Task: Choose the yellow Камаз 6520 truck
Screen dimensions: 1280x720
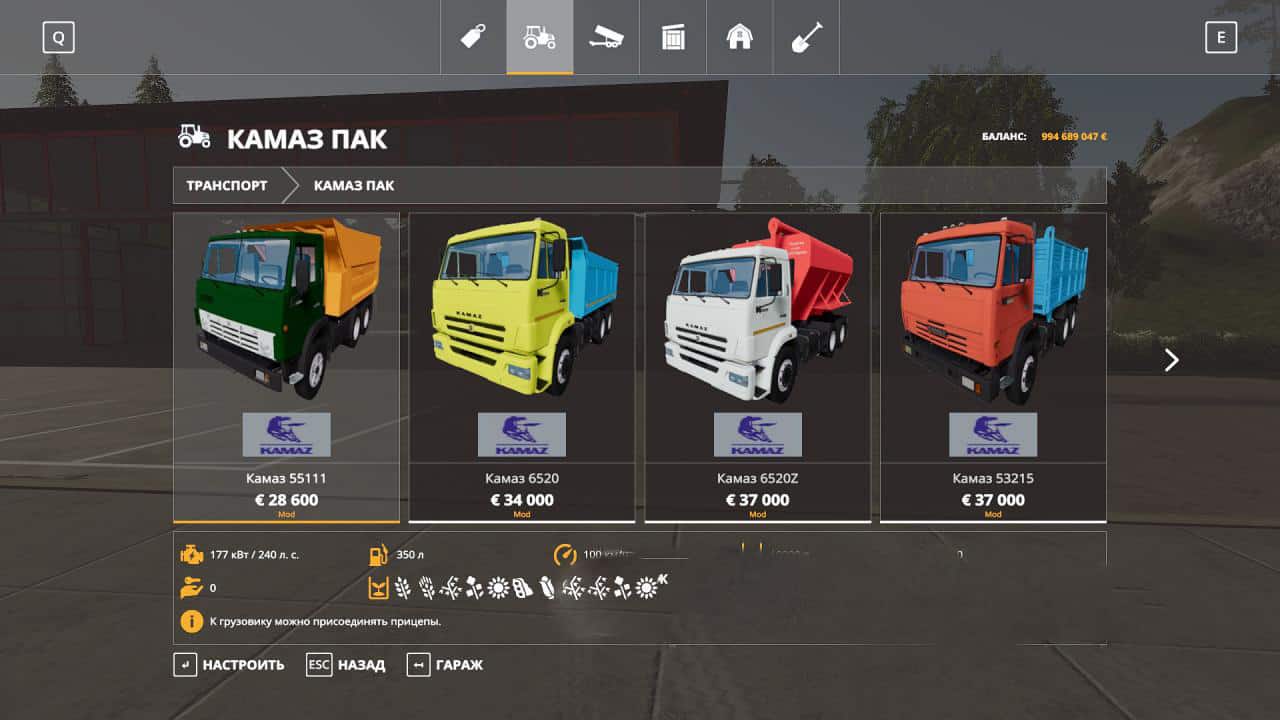Action: (522, 366)
